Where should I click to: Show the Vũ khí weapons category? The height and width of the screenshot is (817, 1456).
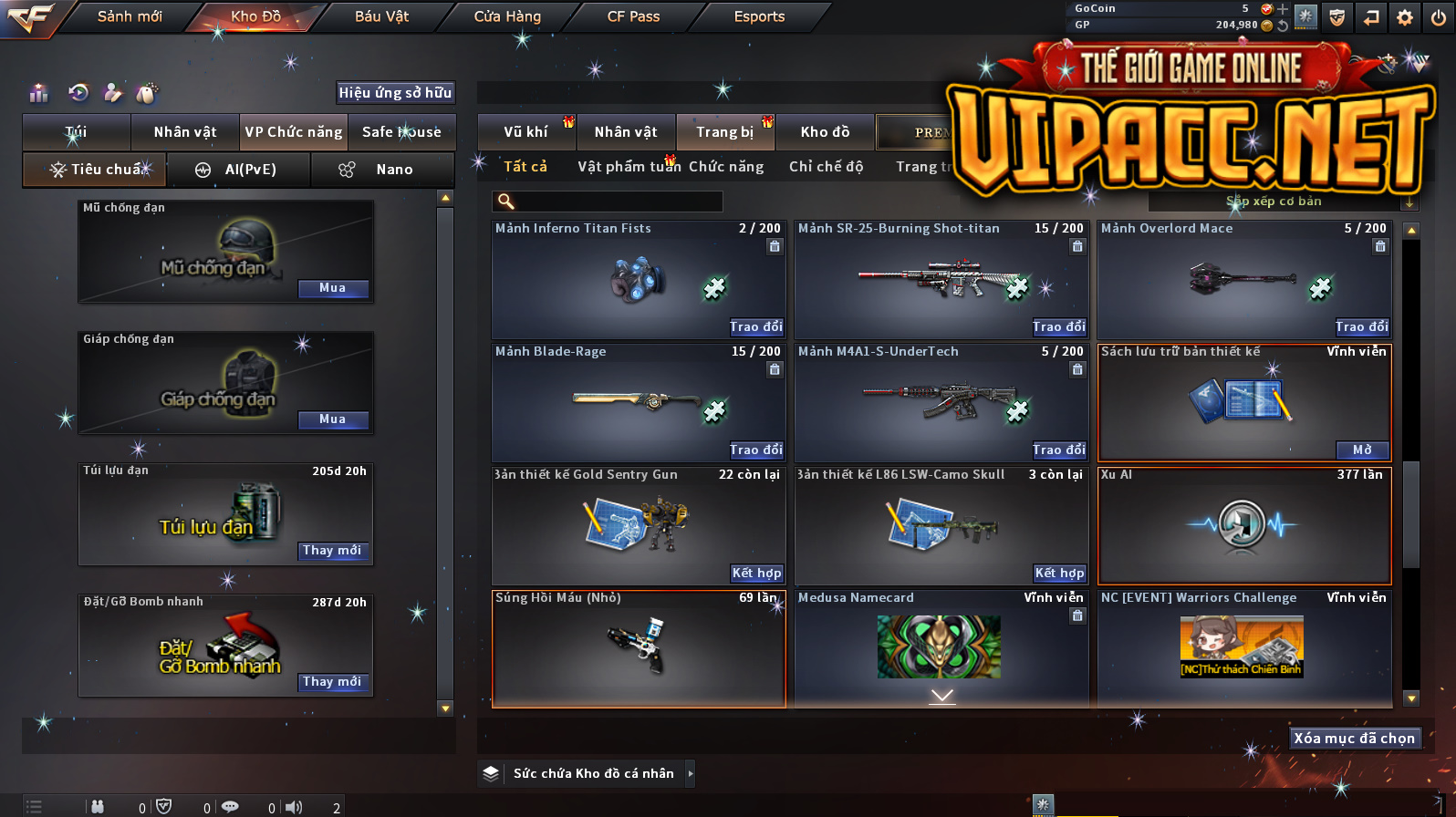coord(525,132)
